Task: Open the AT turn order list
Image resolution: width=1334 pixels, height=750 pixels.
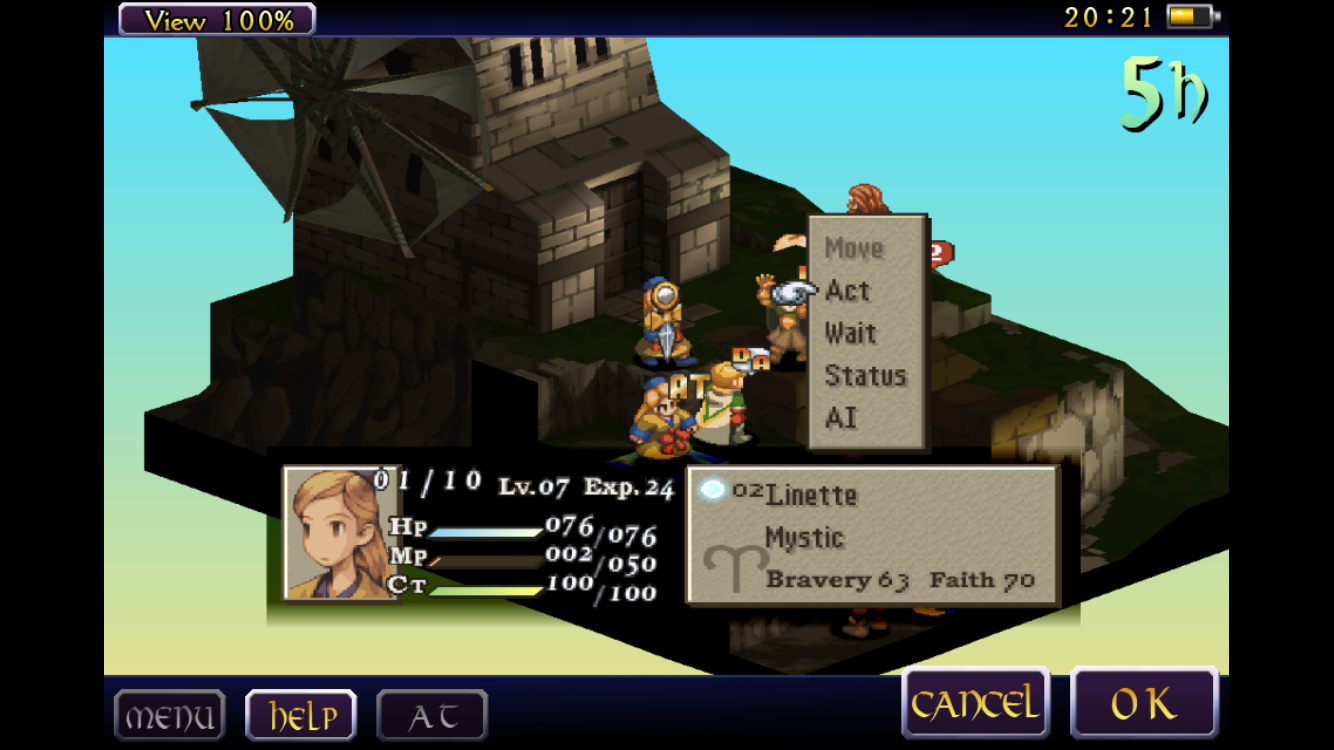Action: point(432,716)
